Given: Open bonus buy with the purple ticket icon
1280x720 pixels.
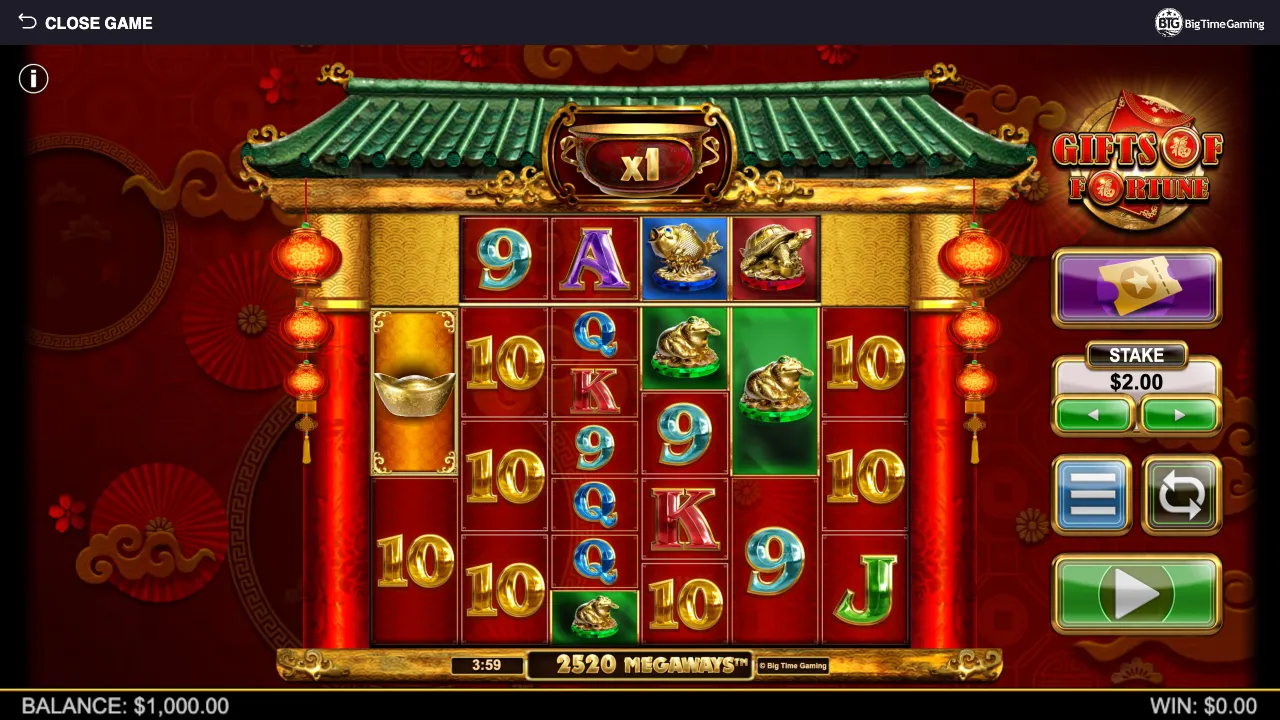Looking at the screenshot, I should [1136, 288].
